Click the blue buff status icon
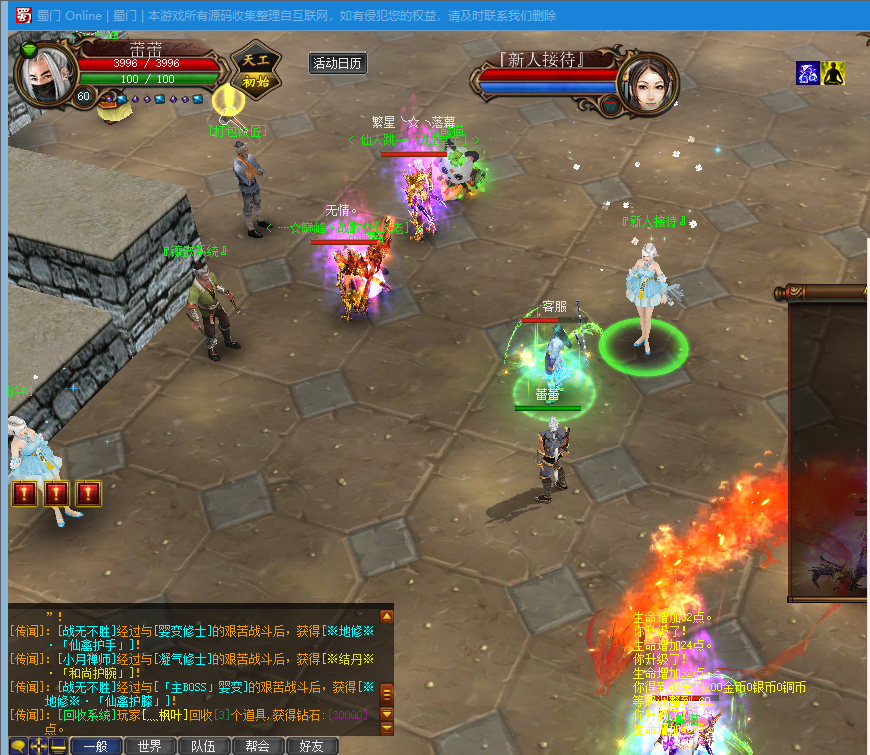This screenshot has width=870, height=755. (x=807, y=73)
